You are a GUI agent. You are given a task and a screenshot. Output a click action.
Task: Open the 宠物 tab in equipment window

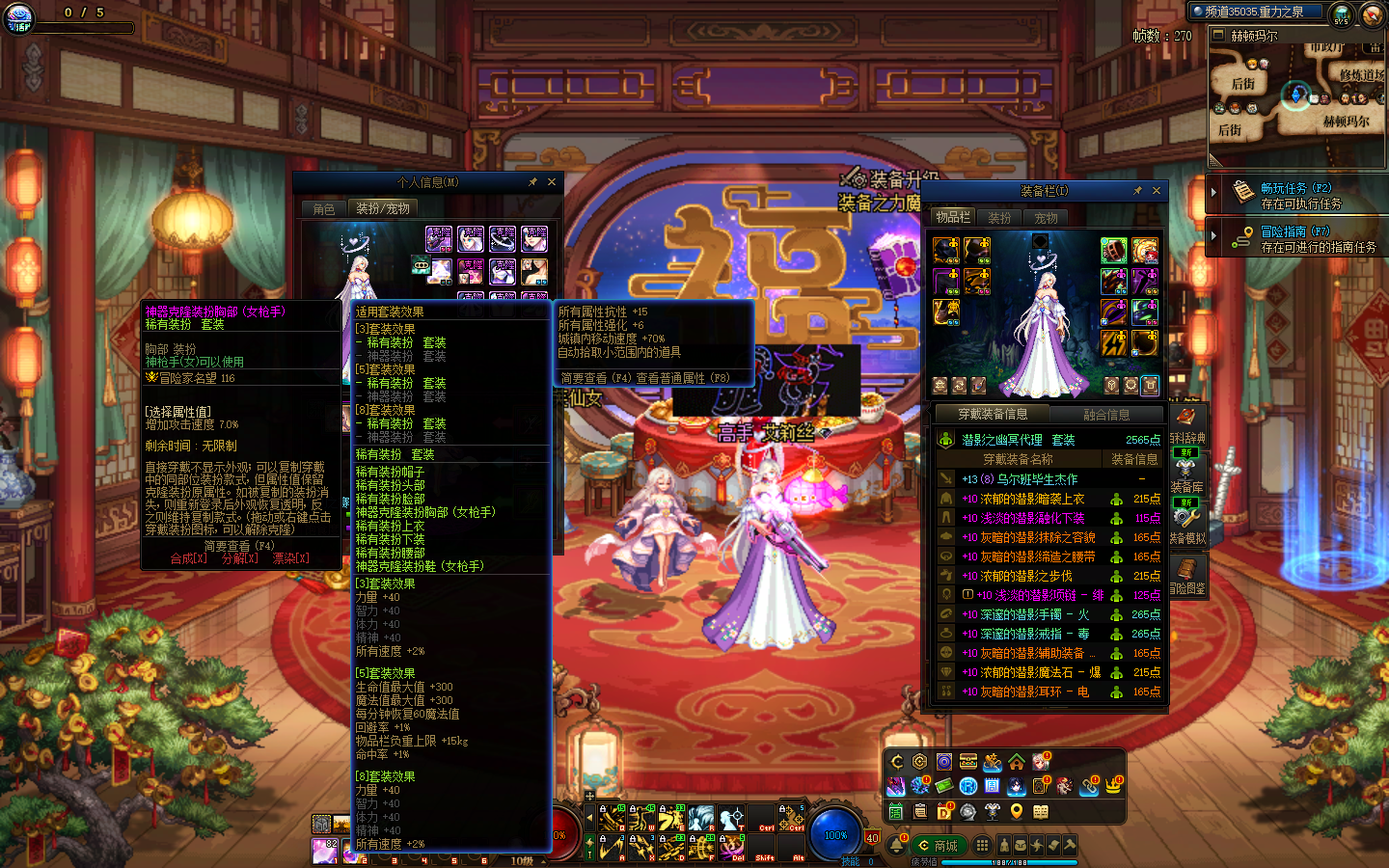pos(1046,218)
